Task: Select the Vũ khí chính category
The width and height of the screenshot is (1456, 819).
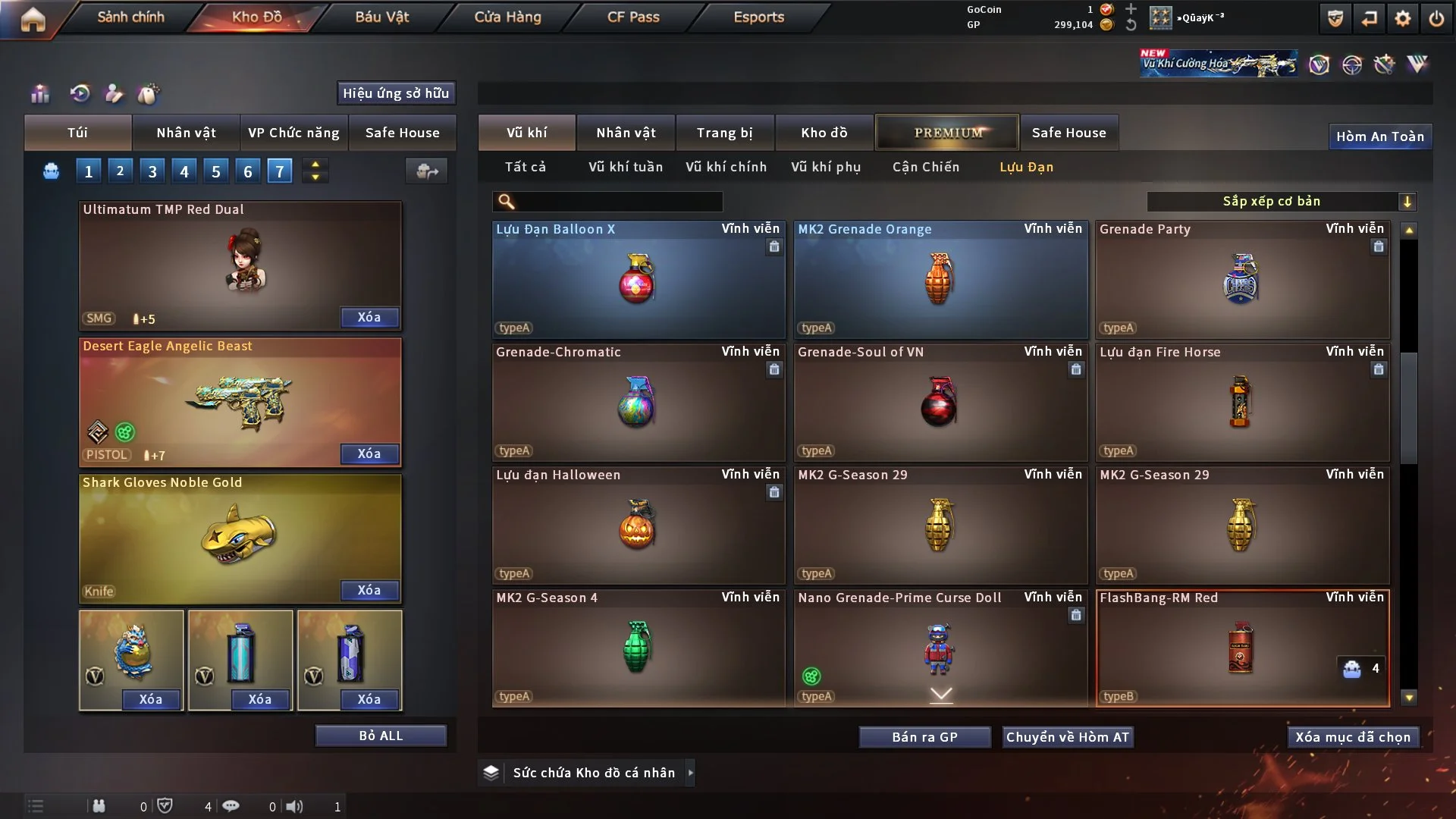Action: [x=726, y=167]
